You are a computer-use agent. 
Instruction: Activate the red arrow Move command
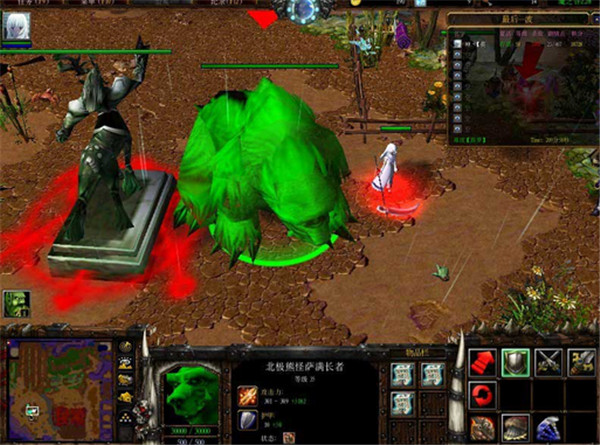[482, 362]
